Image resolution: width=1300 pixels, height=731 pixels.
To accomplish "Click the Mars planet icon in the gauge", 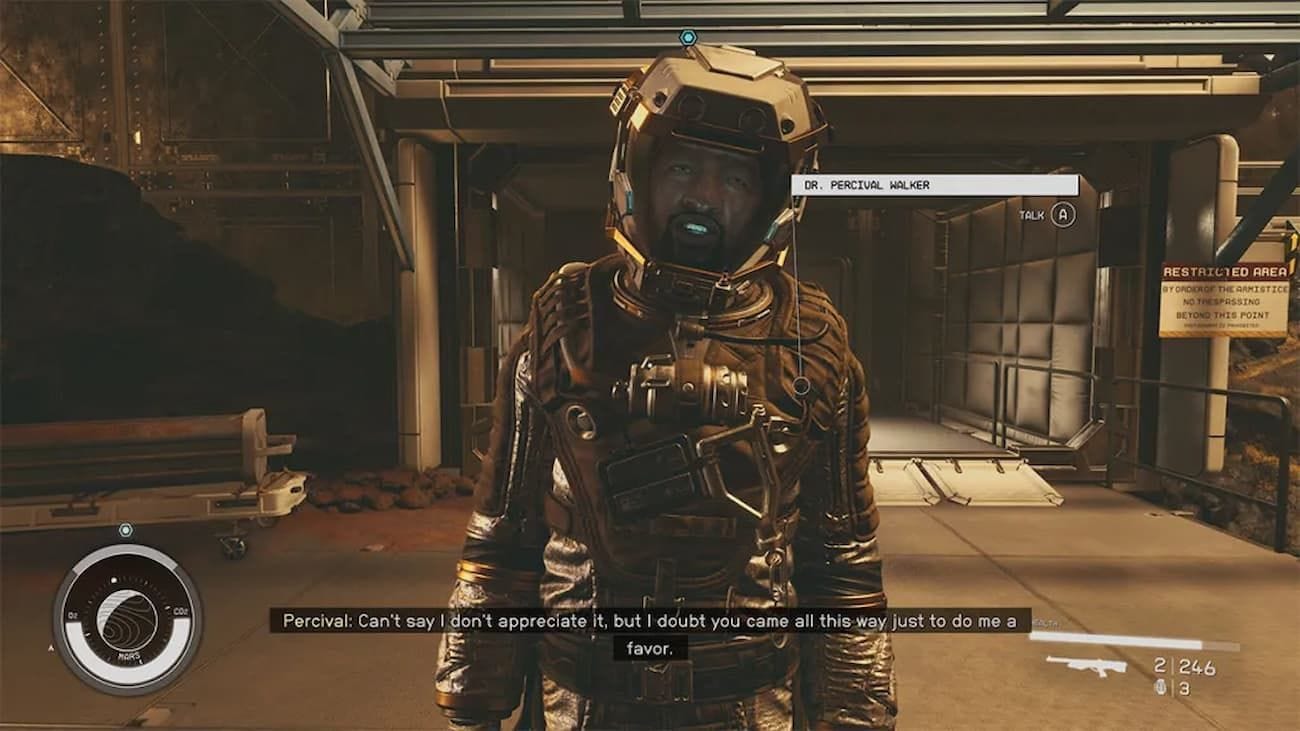I will 126,617.
